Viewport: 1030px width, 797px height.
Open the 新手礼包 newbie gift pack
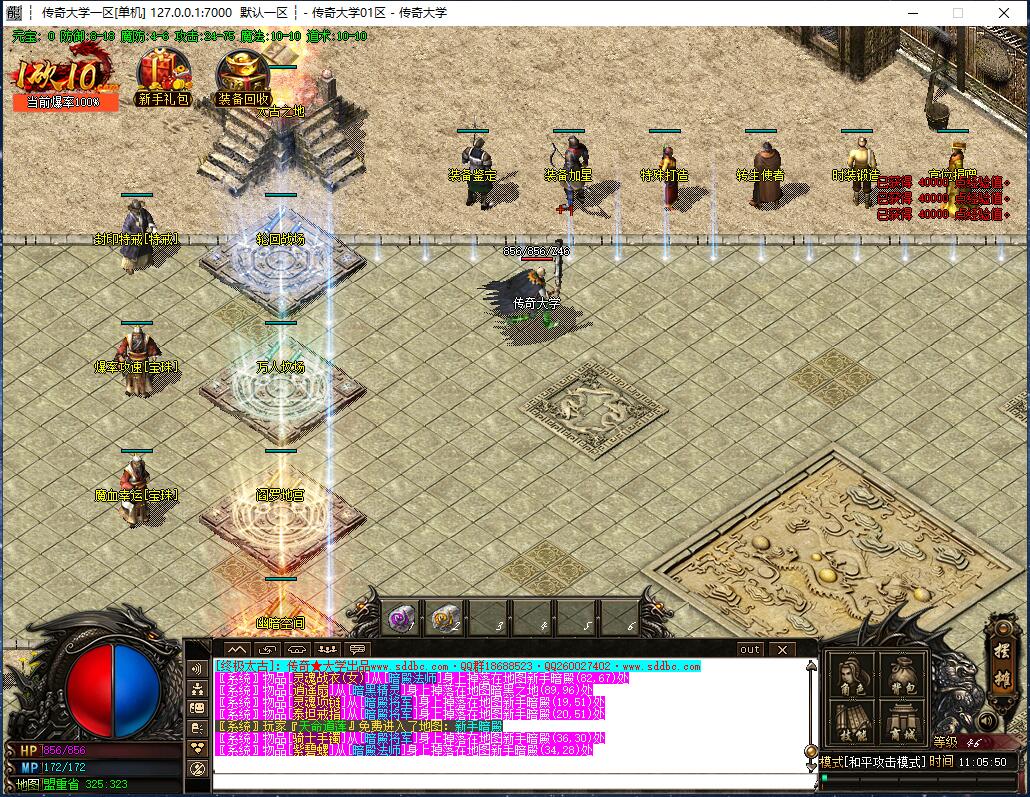tap(164, 77)
